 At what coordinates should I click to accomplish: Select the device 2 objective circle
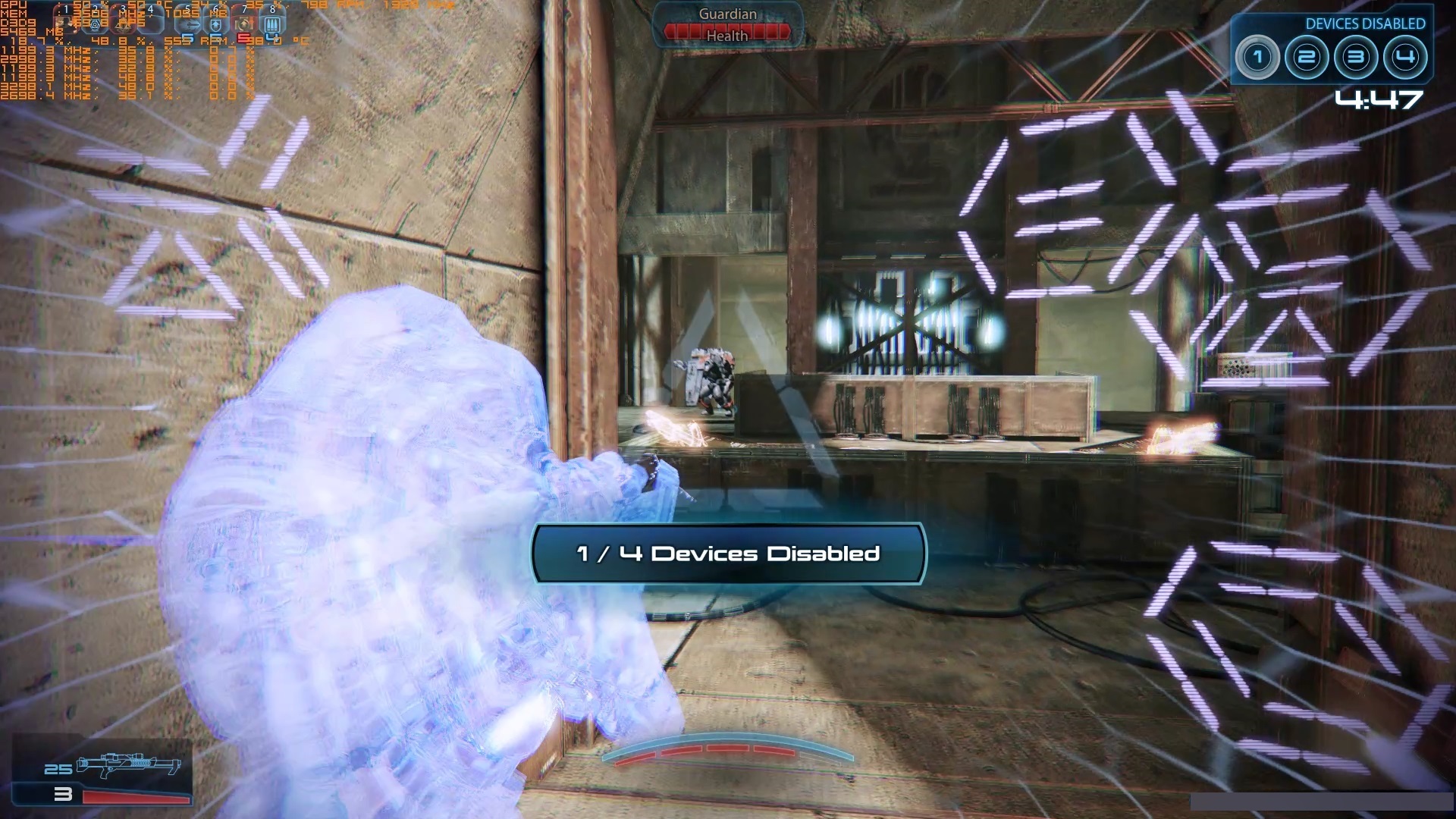1307,57
